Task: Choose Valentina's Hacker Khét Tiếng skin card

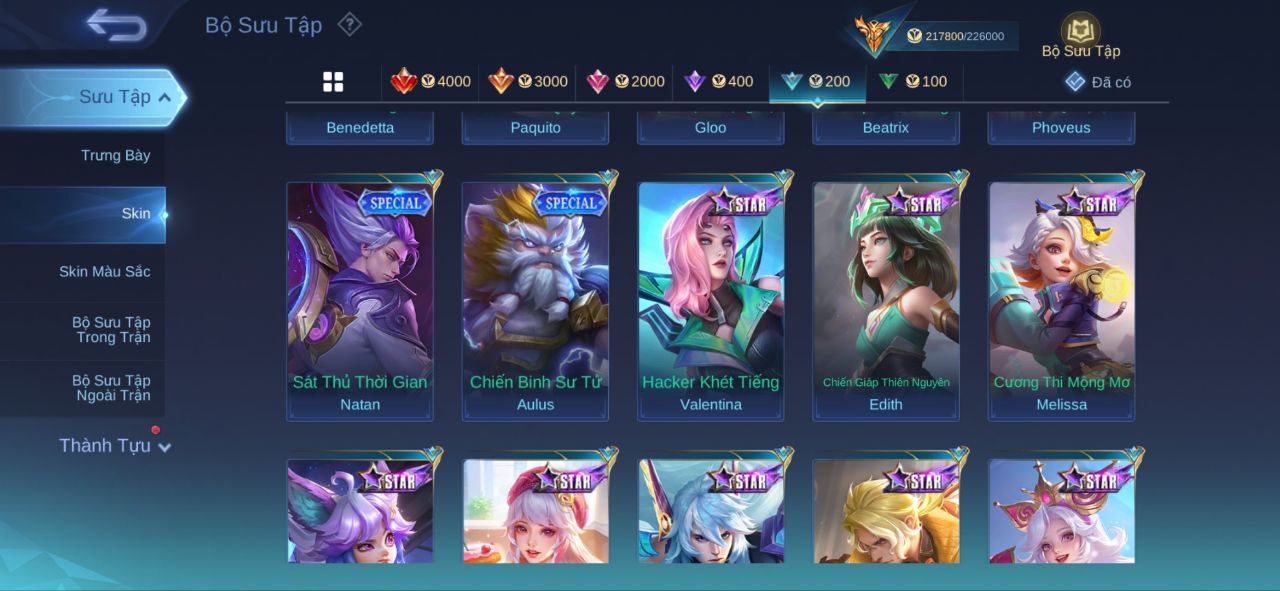Action: pyautogui.click(x=711, y=300)
